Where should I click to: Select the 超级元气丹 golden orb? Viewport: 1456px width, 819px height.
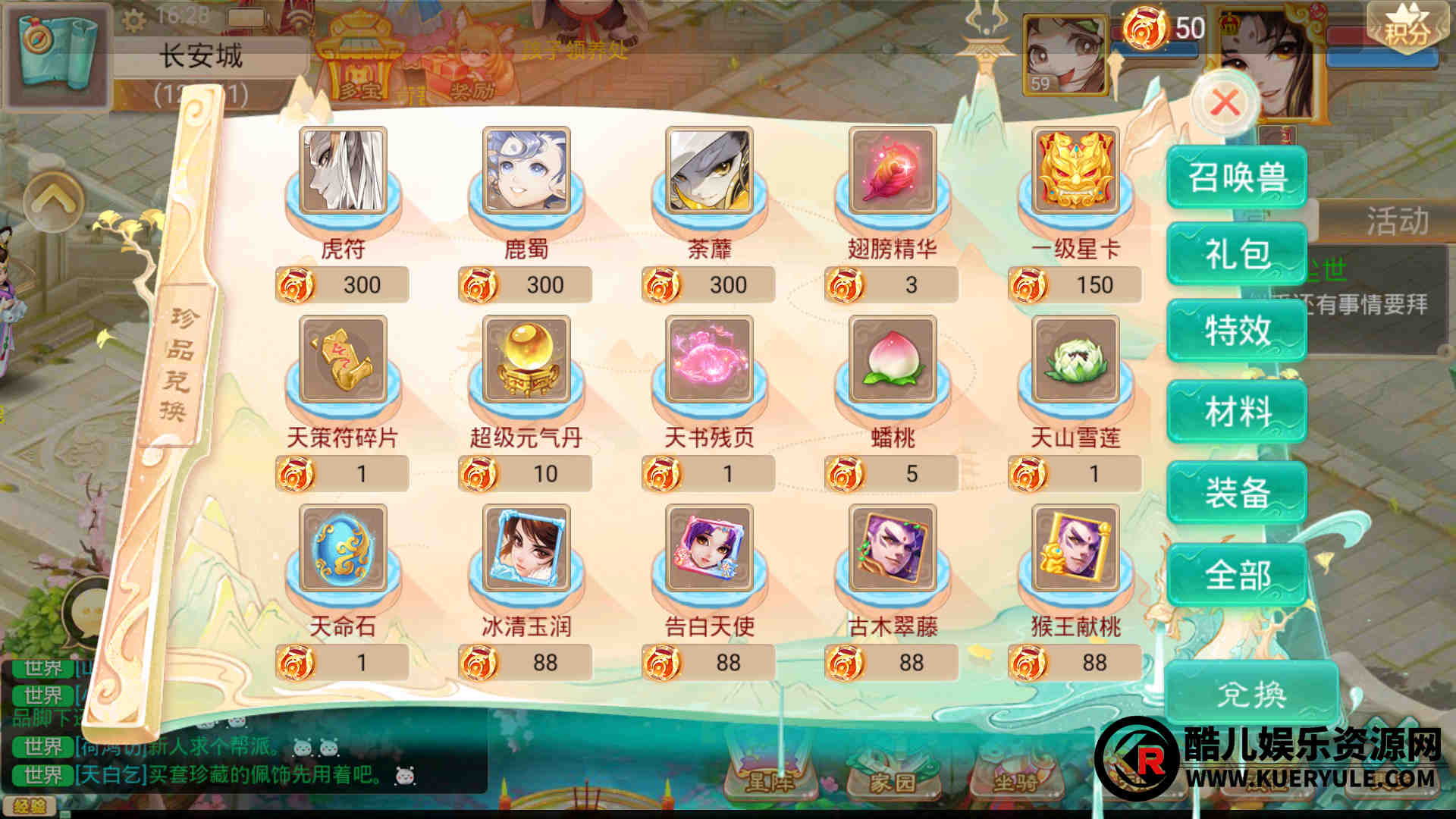click(x=526, y=359)
